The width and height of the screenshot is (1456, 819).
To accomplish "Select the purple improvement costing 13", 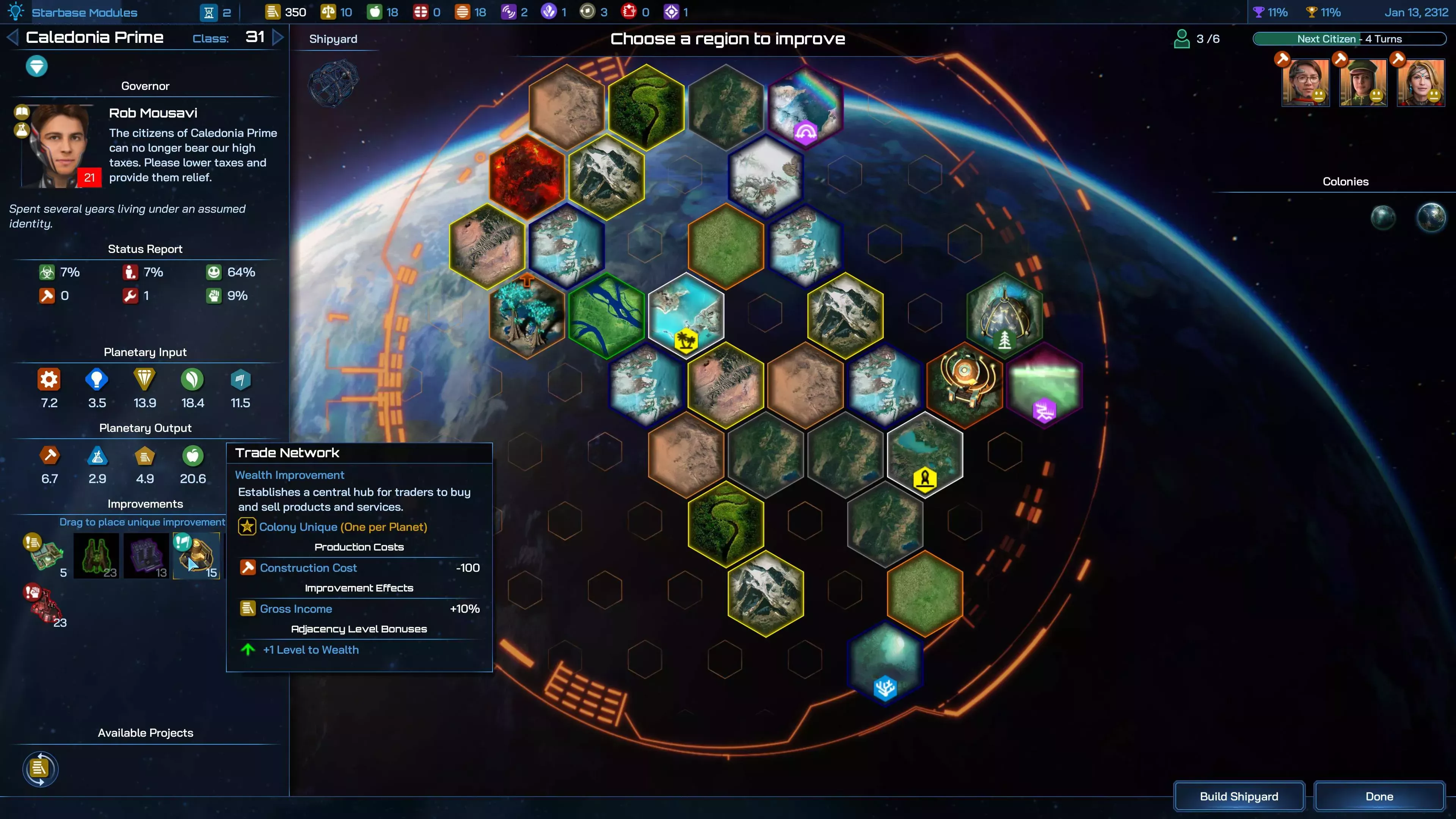I will [x=146, y=555].
